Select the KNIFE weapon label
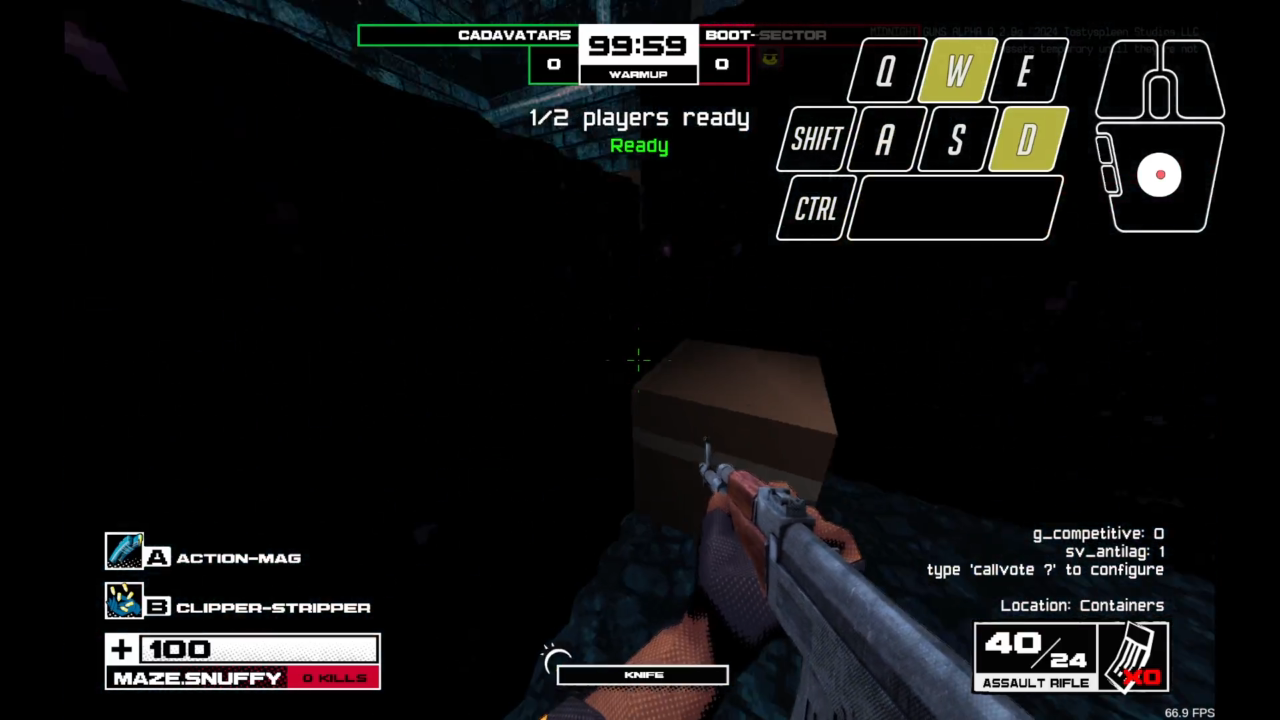This screenshot has height=720, width=1280. [642, 674]
